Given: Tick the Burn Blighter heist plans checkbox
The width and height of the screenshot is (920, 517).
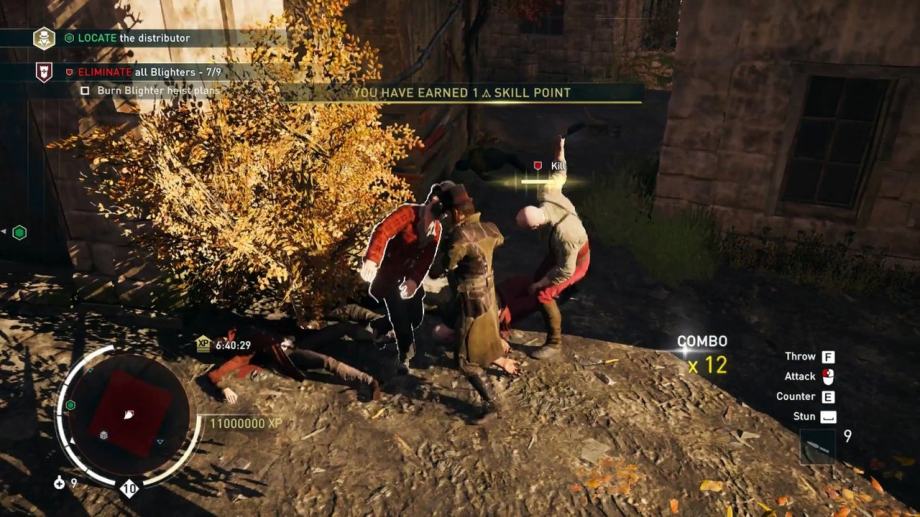Looking at the screenshot, I should 85,90.
